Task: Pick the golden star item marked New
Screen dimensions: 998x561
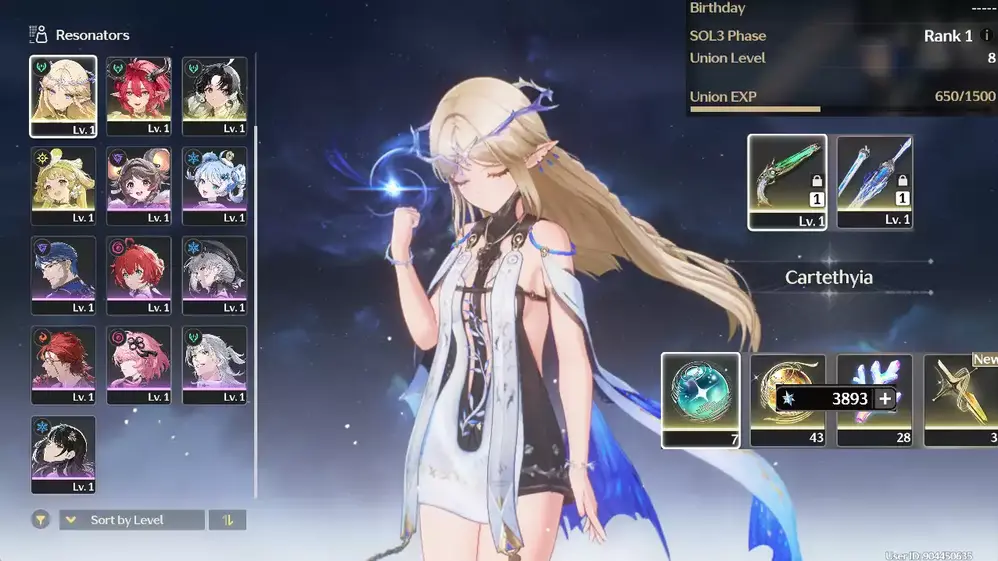Action: 961,399
